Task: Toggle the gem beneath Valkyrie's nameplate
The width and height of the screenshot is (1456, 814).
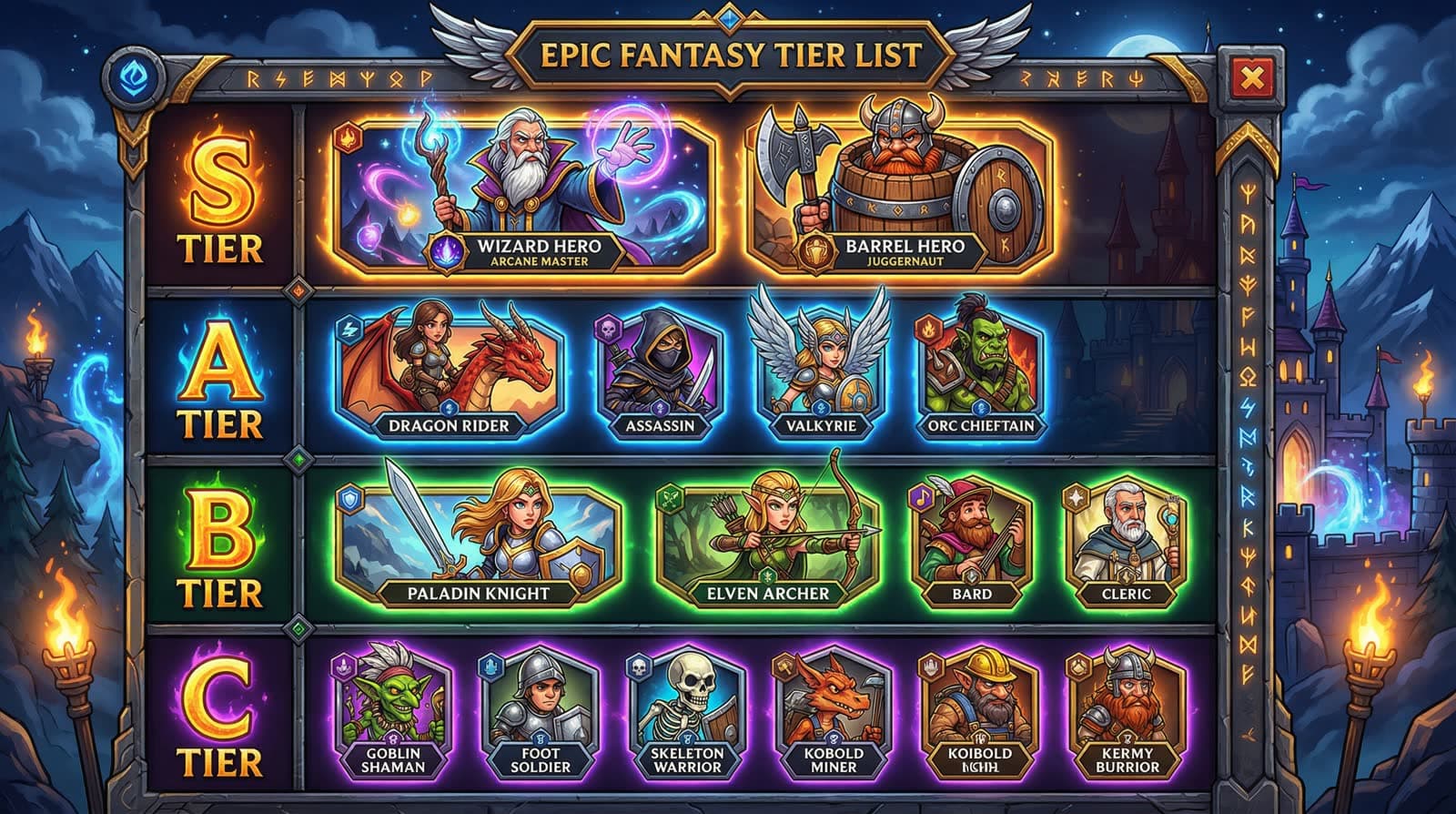Action: [822, 408]
